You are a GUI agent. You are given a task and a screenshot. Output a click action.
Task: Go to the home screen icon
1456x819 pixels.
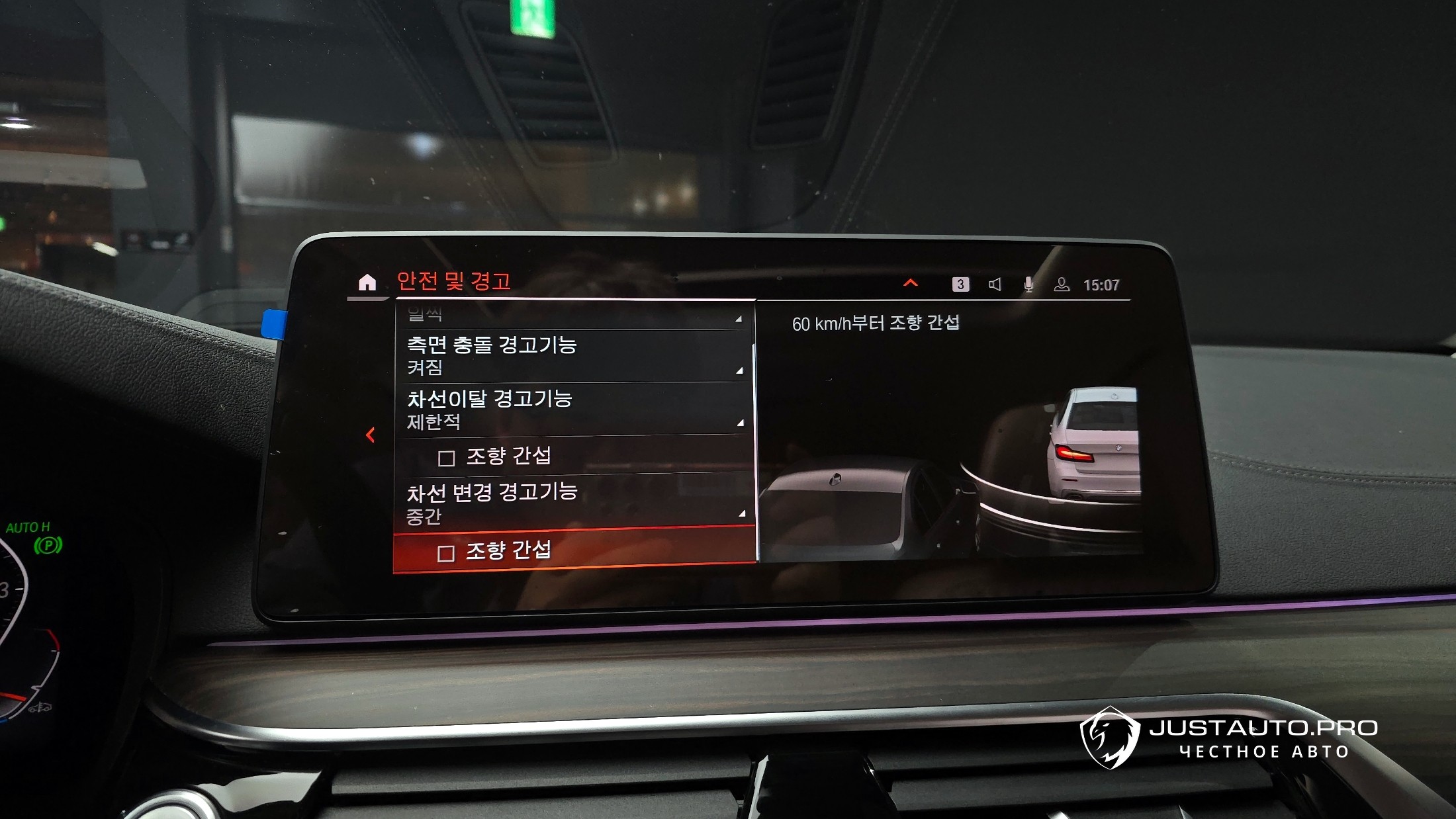367,283
